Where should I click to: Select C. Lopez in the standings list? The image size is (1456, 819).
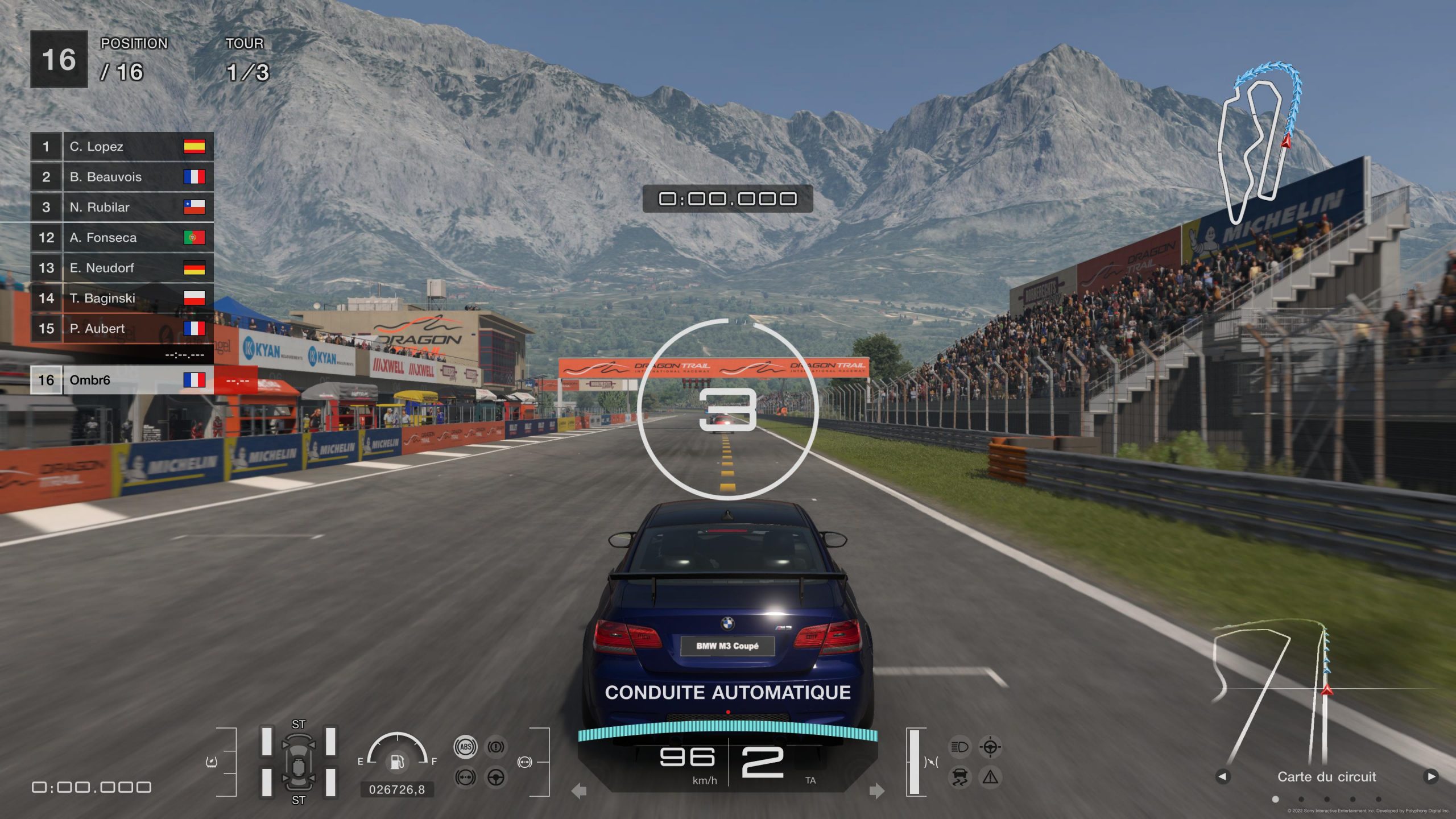point(122,147)
